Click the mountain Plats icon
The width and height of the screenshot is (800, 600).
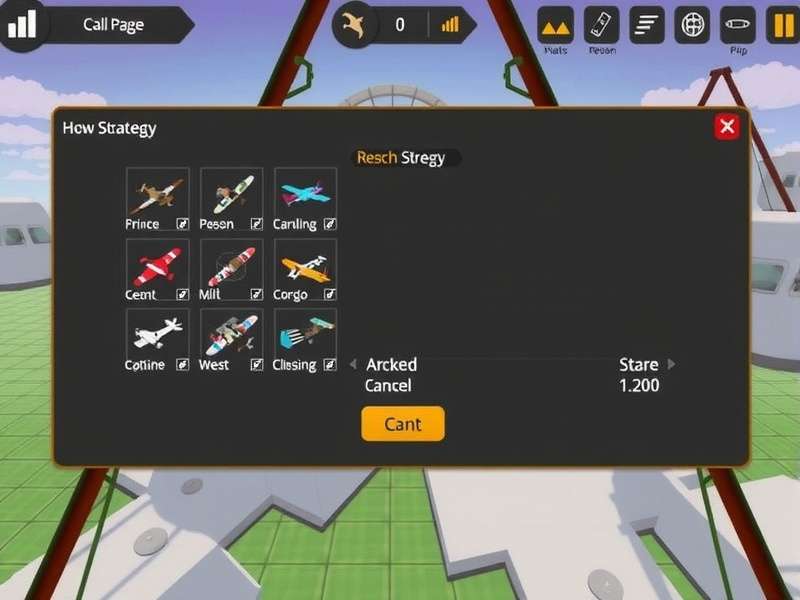coord(556,25)
